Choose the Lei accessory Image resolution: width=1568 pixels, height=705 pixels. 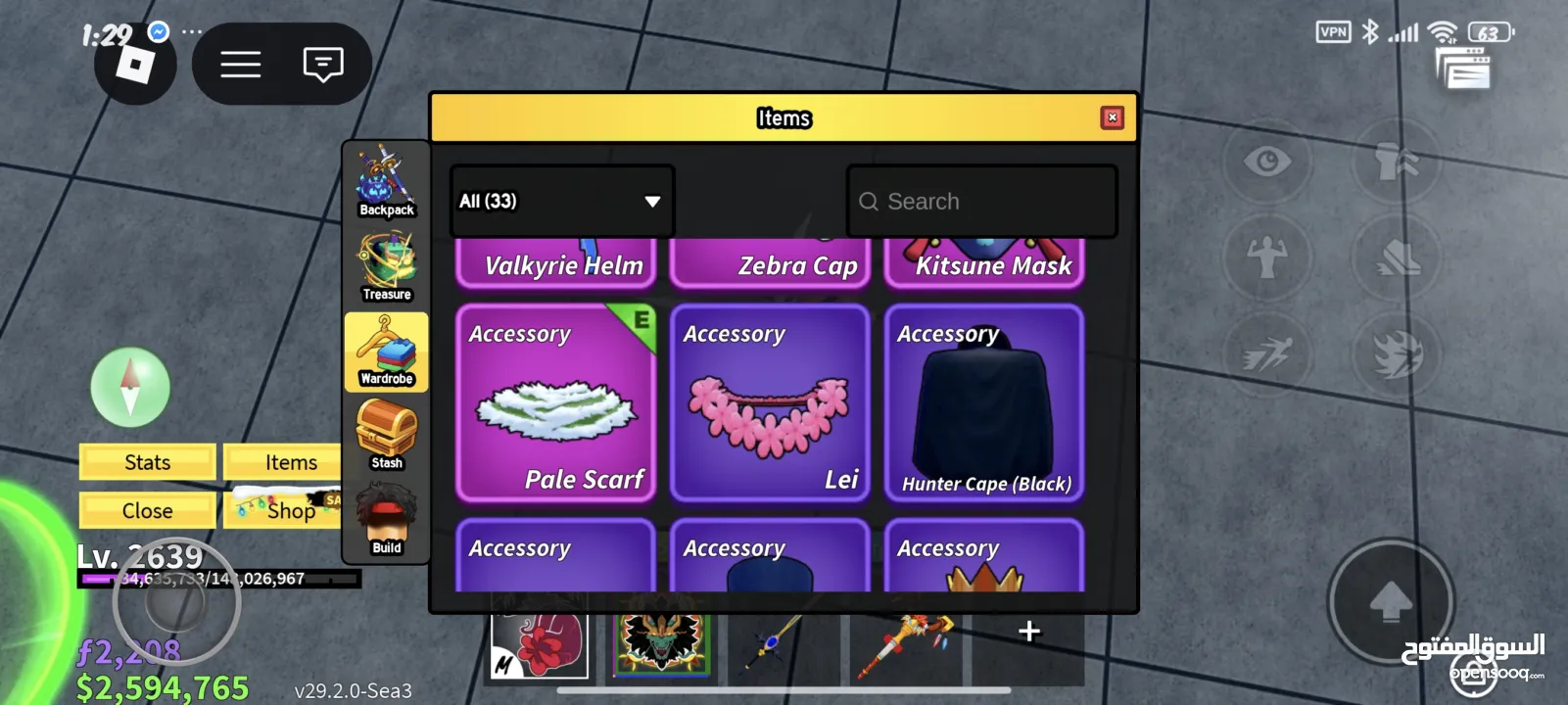click(x=770, y=403)
